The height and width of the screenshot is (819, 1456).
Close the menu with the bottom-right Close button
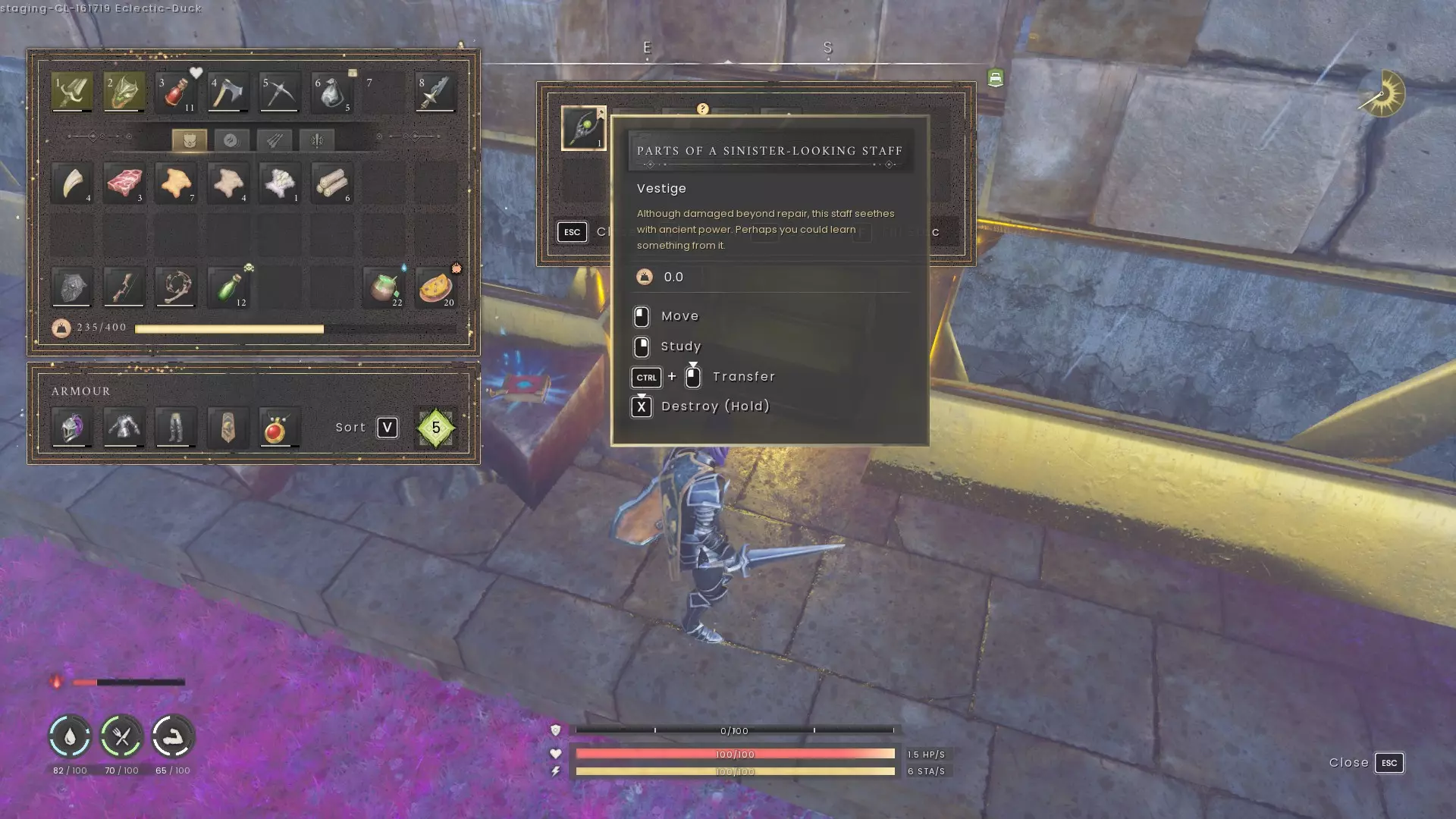click(x=1366, y=763)
